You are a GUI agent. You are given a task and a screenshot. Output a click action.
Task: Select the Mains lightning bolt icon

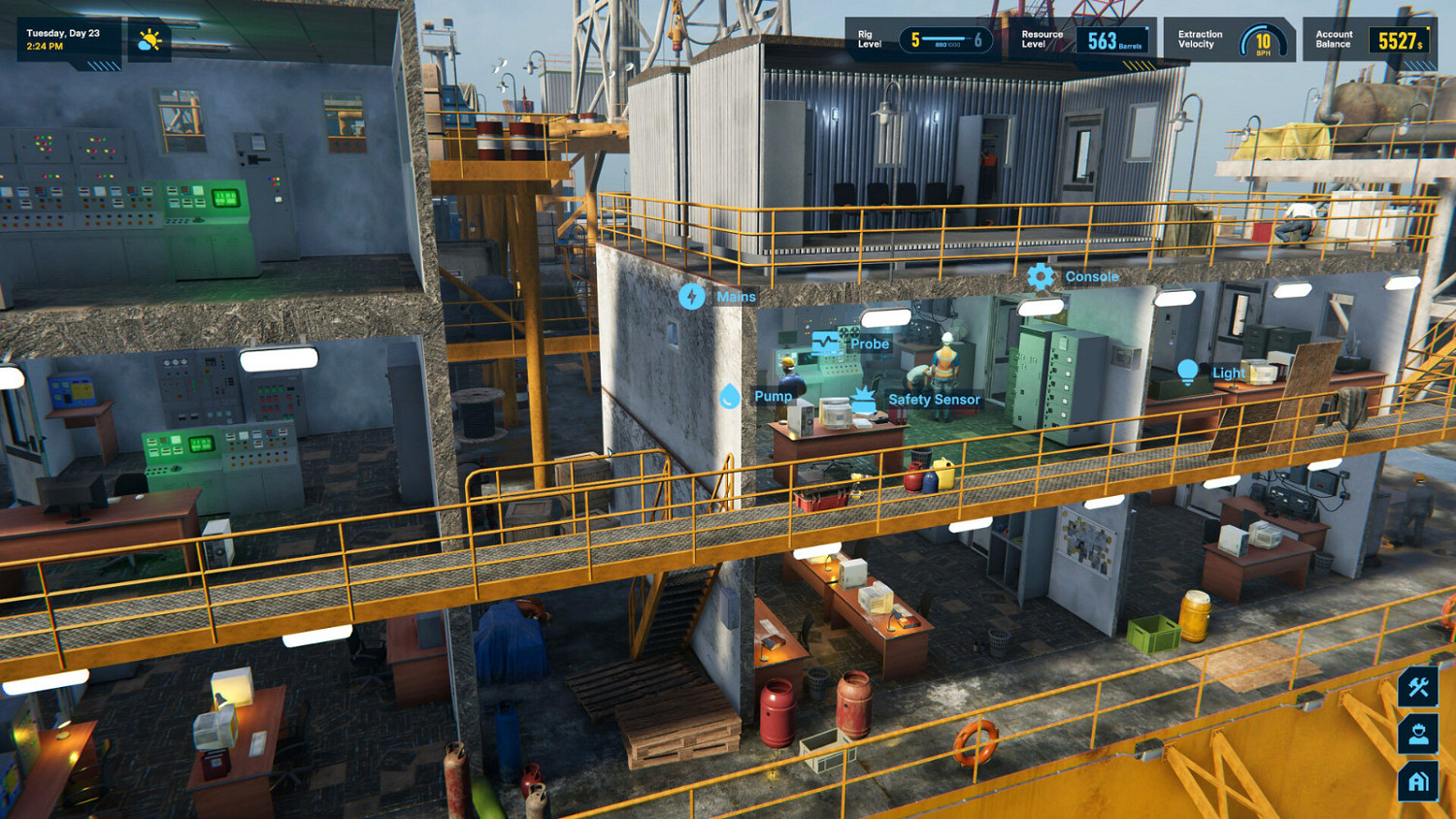[x=692, y=296]
